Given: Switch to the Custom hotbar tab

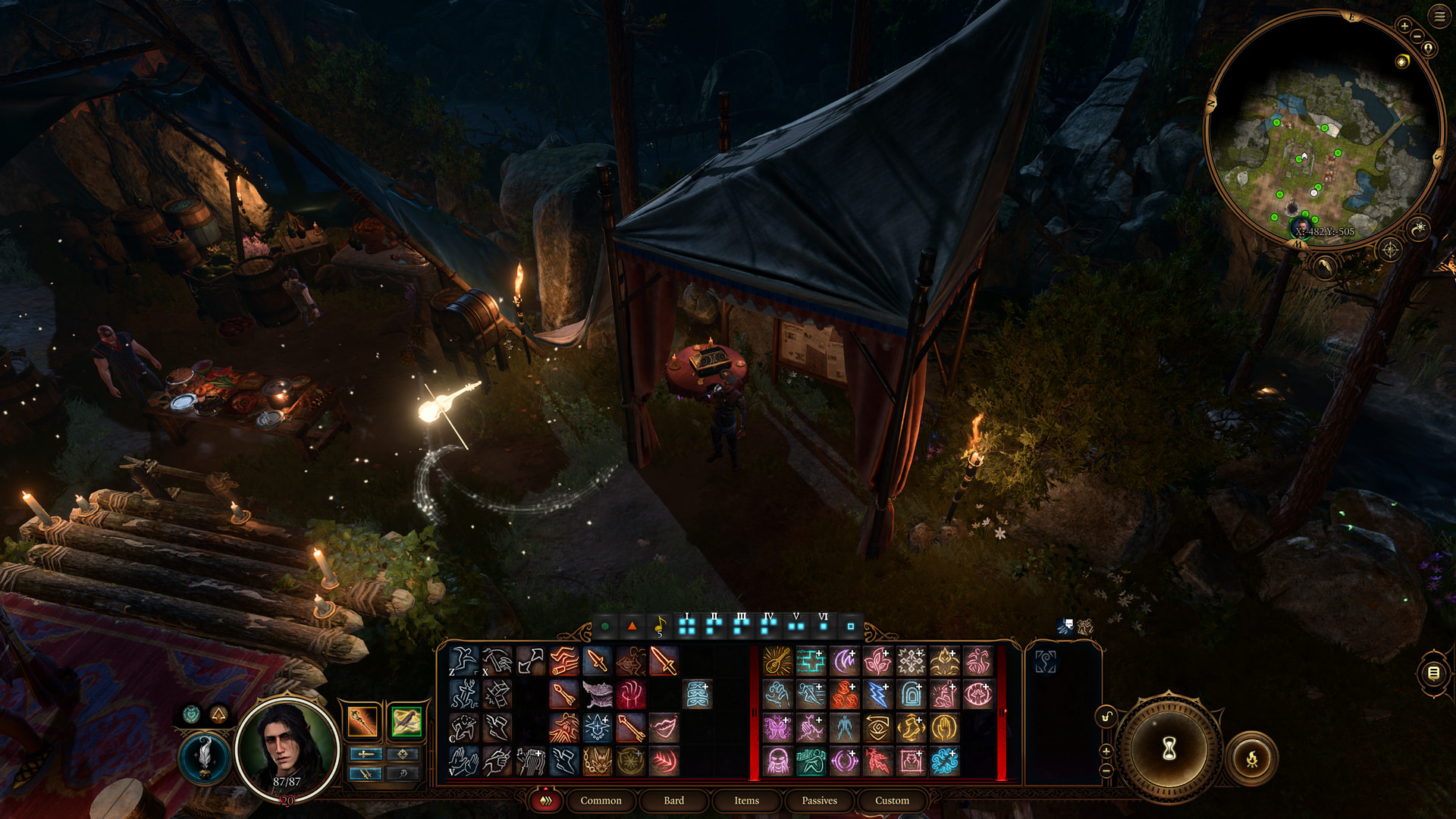Looking at the screenshot, I should (x=892, y=800).
